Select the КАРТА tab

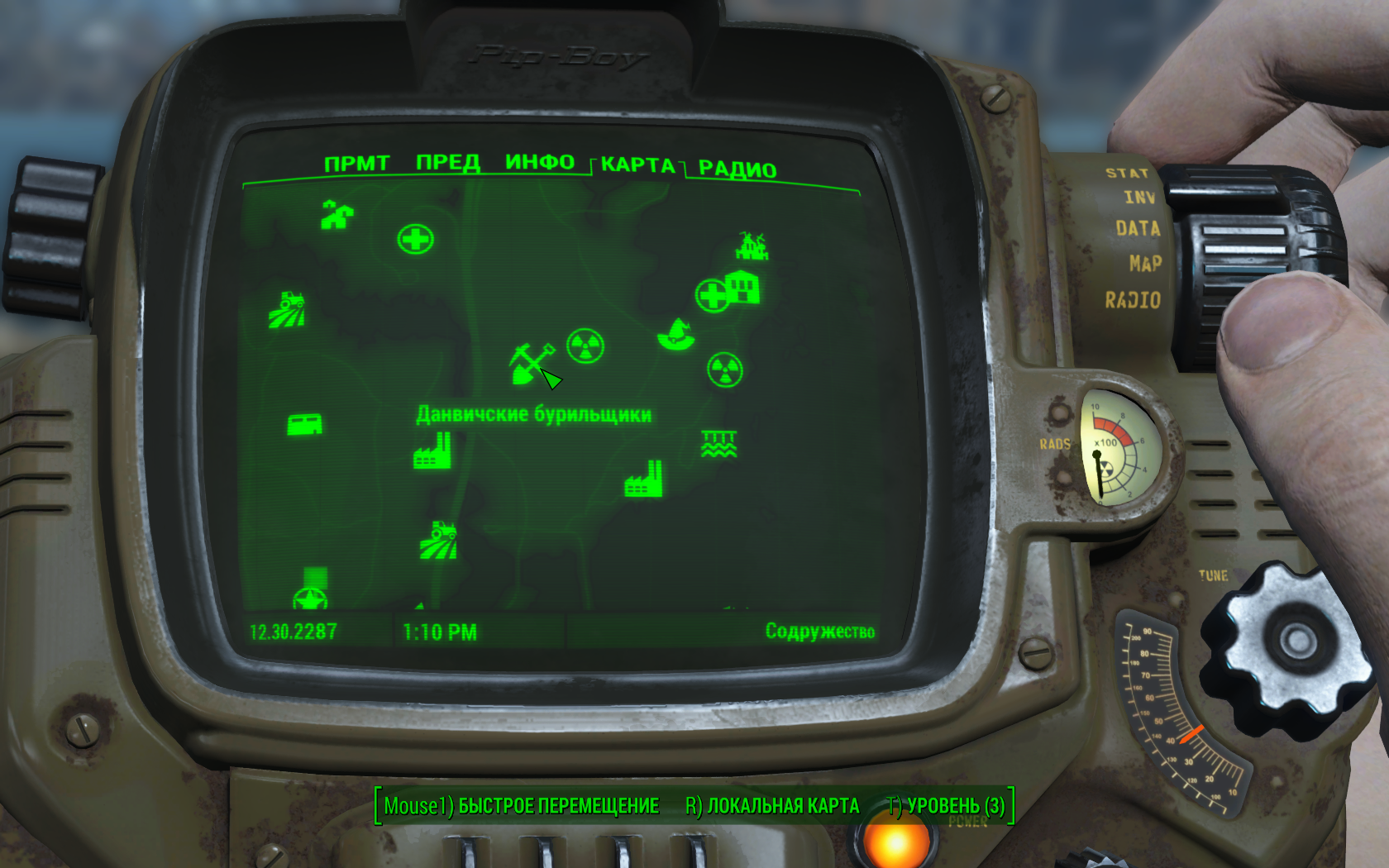pos(637,165)
